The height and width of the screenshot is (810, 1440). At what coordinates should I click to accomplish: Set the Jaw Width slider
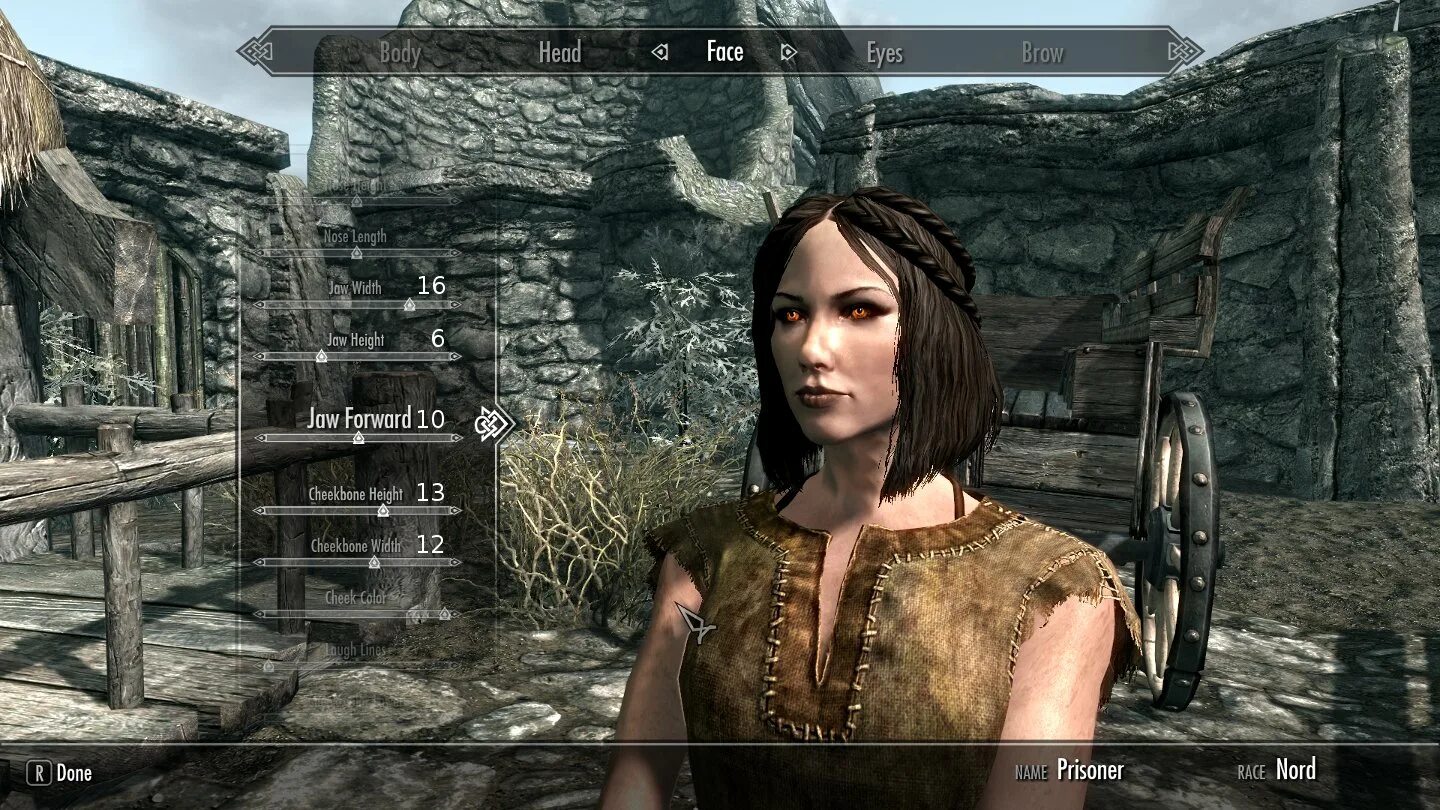(408, 304)
